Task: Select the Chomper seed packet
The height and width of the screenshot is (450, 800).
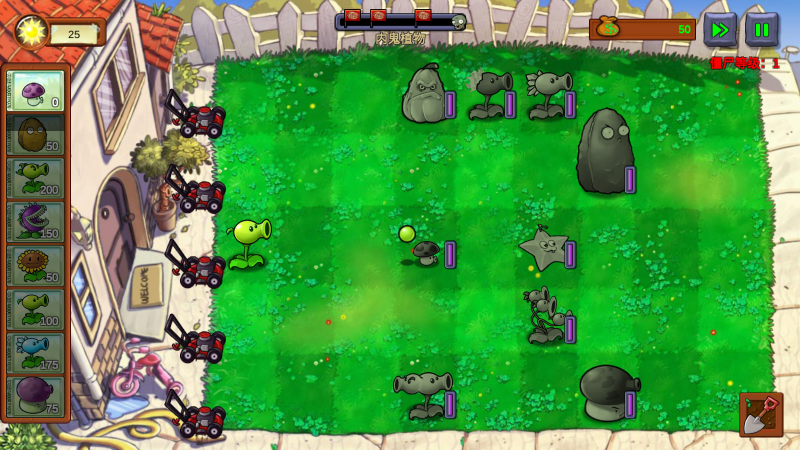Action: [x=36, y=221]
